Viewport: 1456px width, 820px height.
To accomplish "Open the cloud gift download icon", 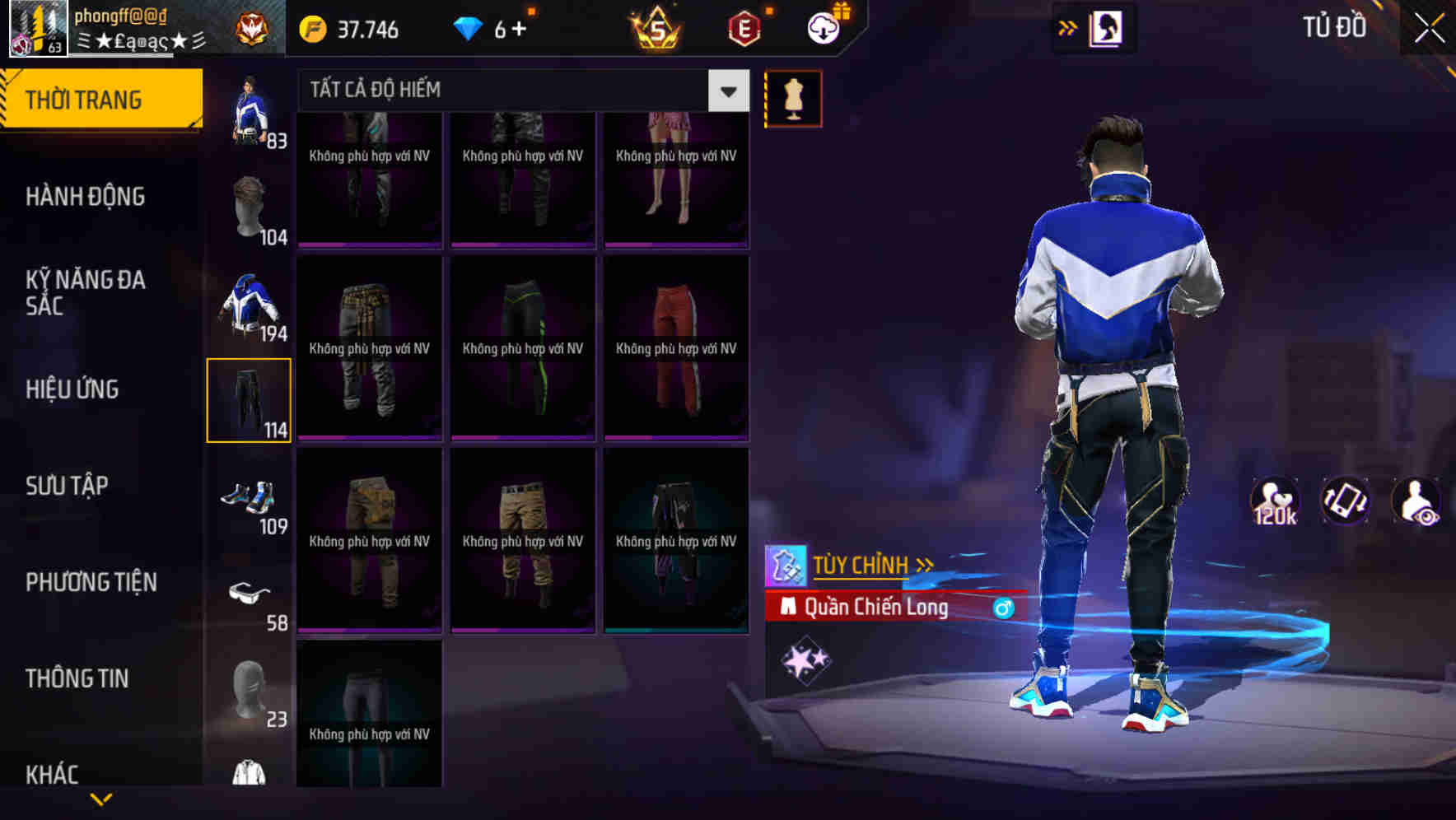I will 824,30.
